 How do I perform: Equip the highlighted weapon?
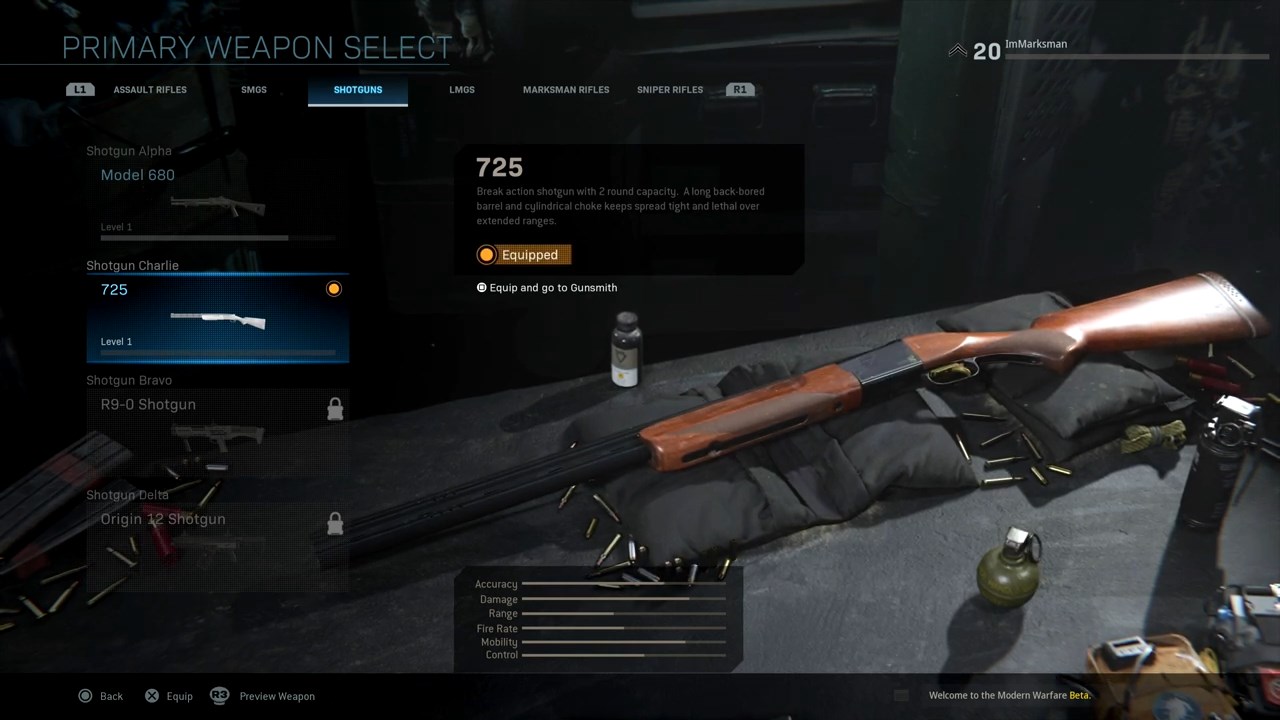click(169, 696)
